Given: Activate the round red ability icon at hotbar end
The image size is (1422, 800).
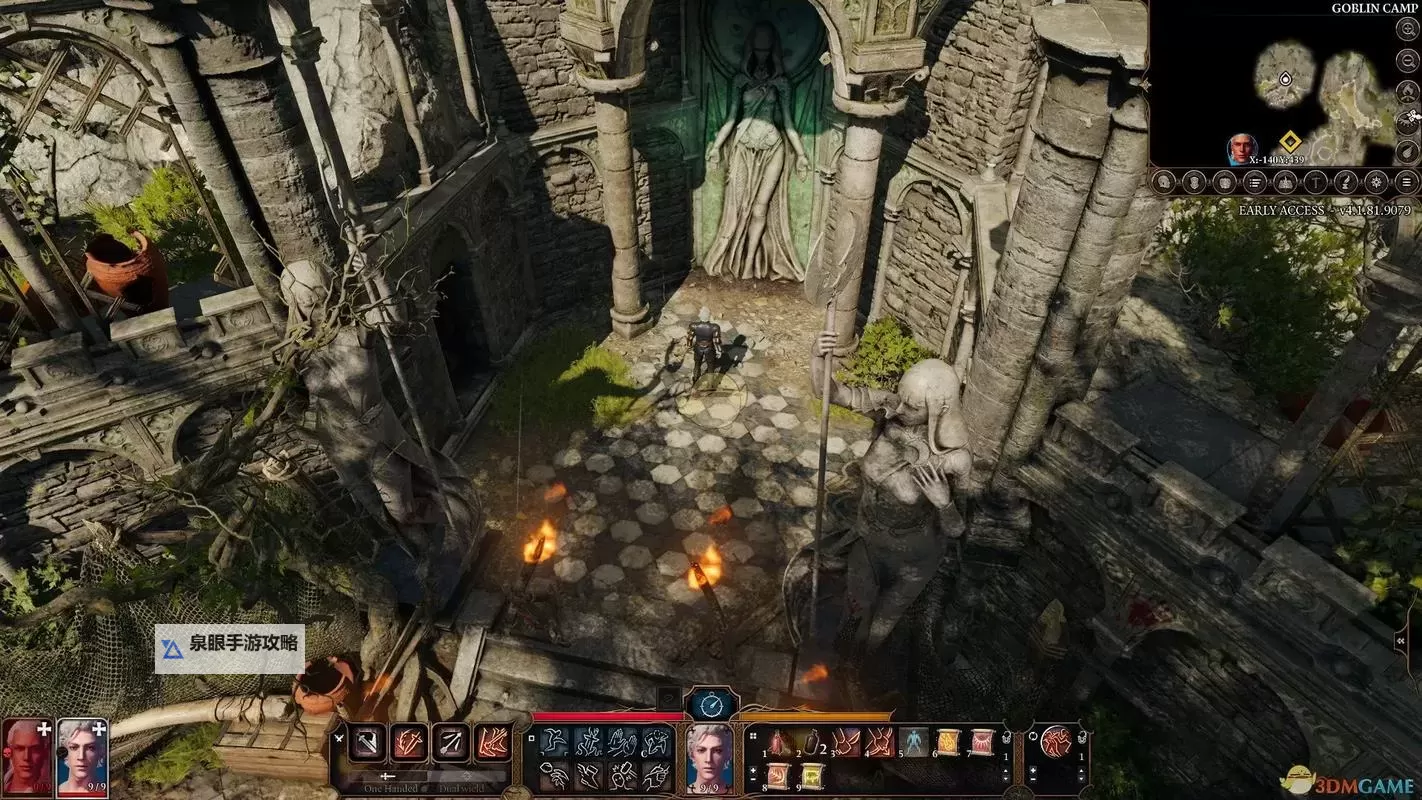Looking at the screenshot, I should pos(1055,742).
